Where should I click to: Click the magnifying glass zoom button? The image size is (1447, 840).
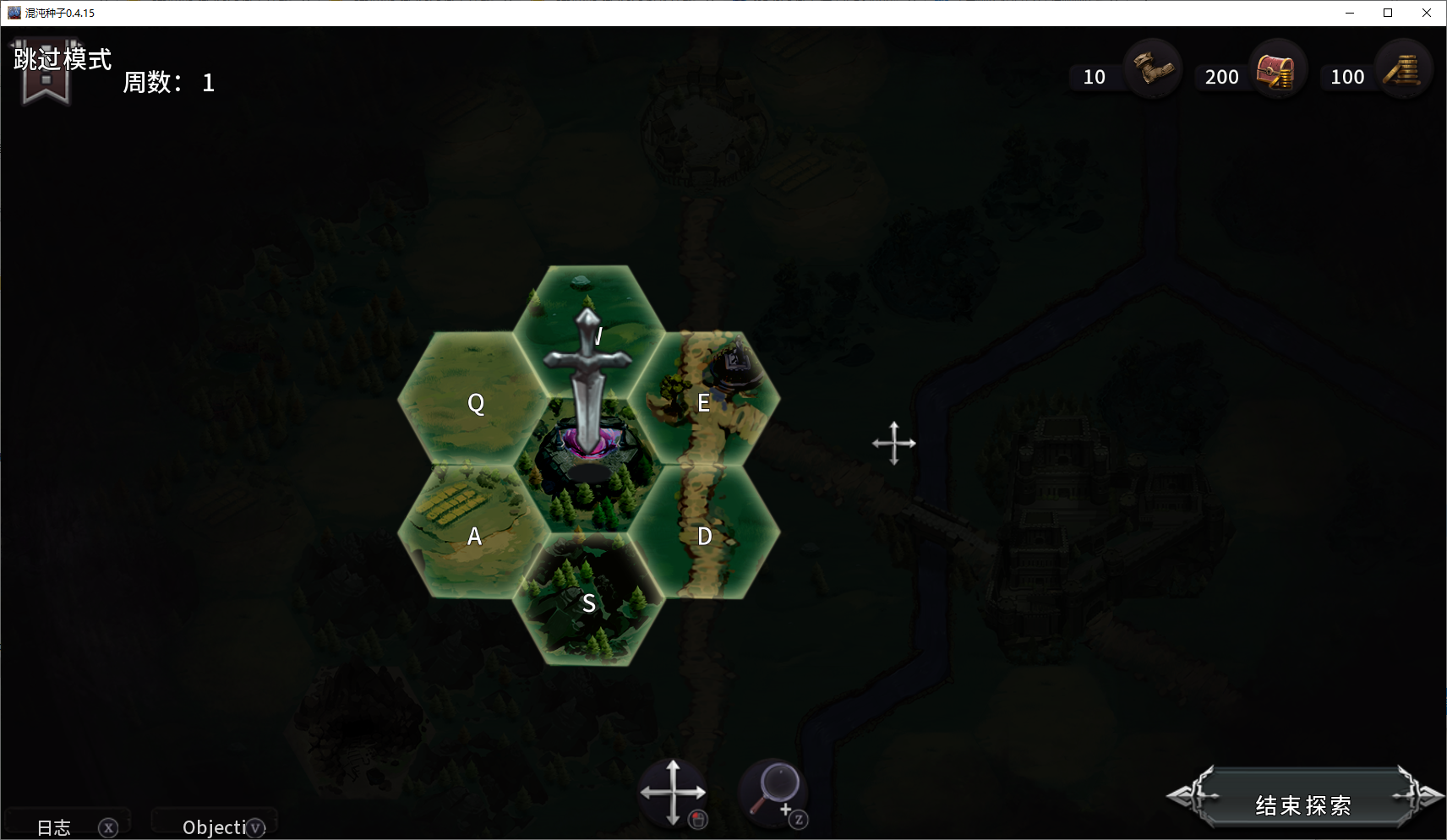[x=776, y=791]
